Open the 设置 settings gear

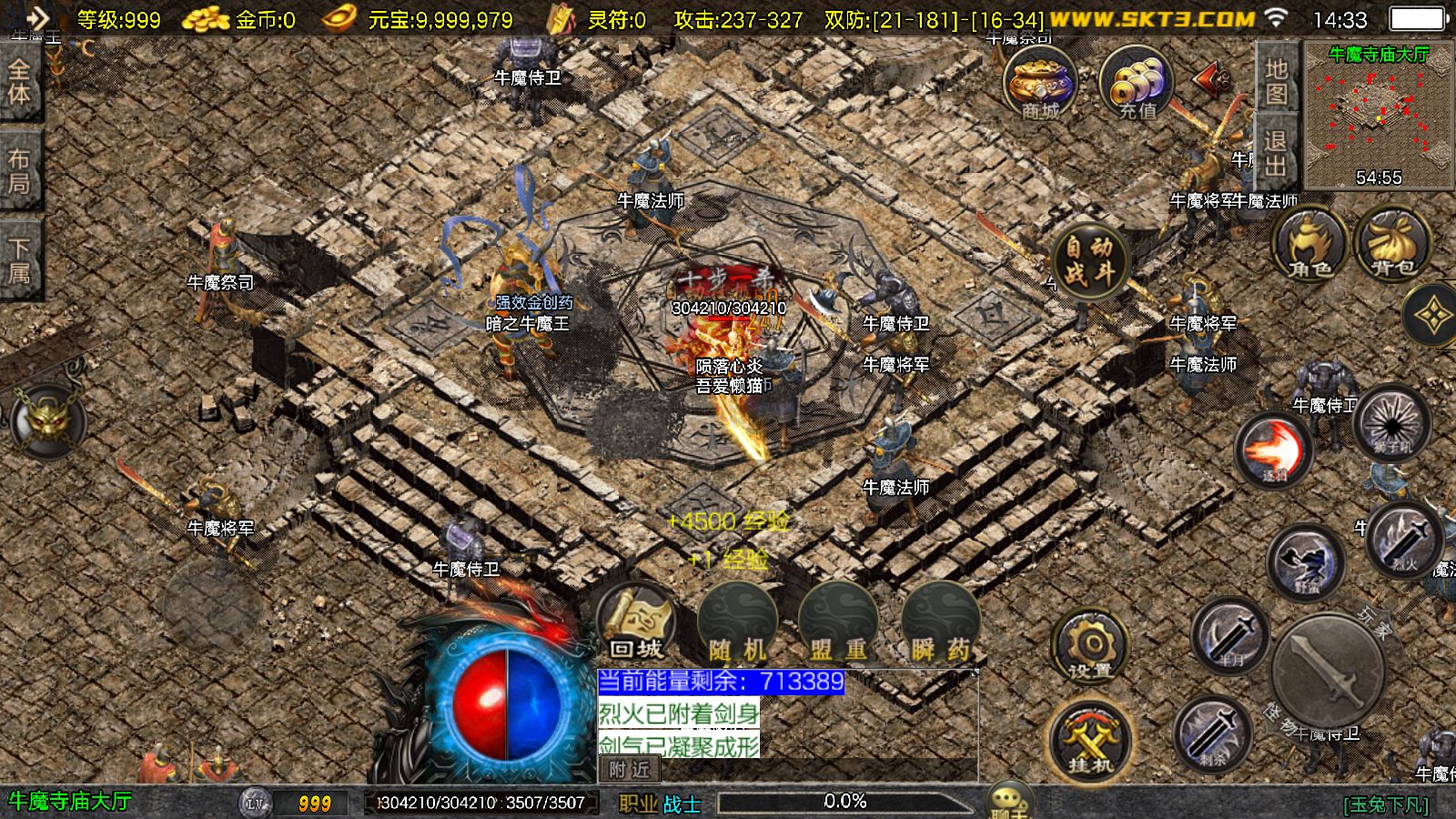pyautogui.click(x=1090, y=648)
